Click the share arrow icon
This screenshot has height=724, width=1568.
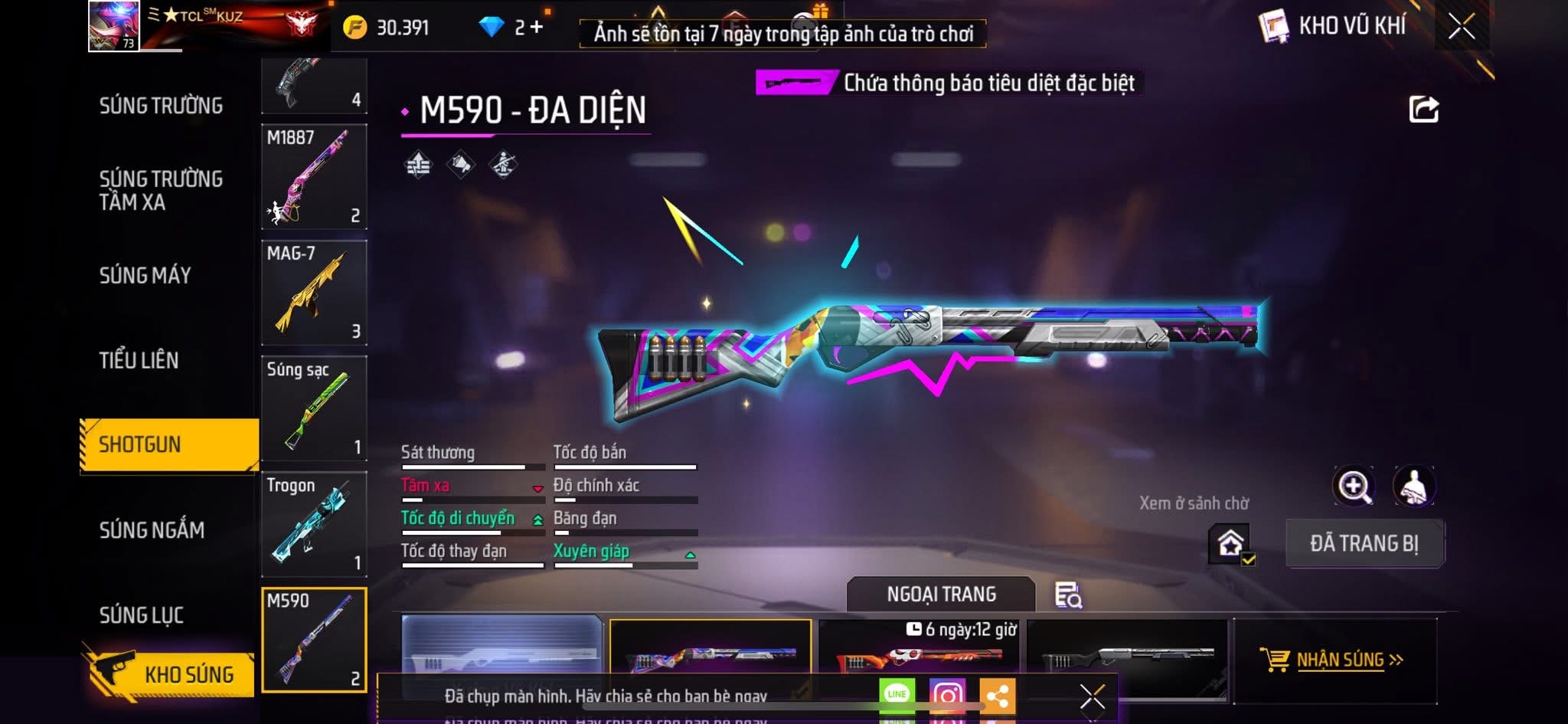click(x=1423, y=110)
